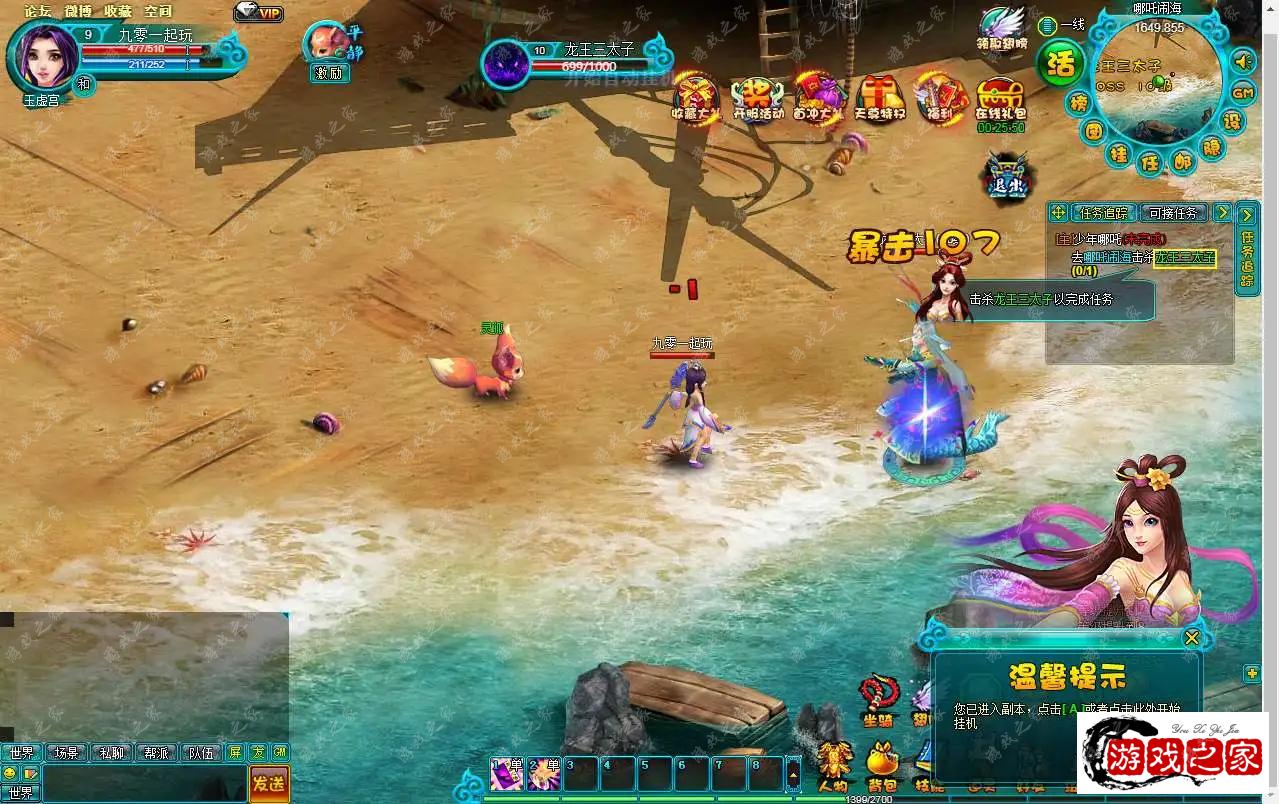Open the 收藏大礼 gift icon

[696, 96]
